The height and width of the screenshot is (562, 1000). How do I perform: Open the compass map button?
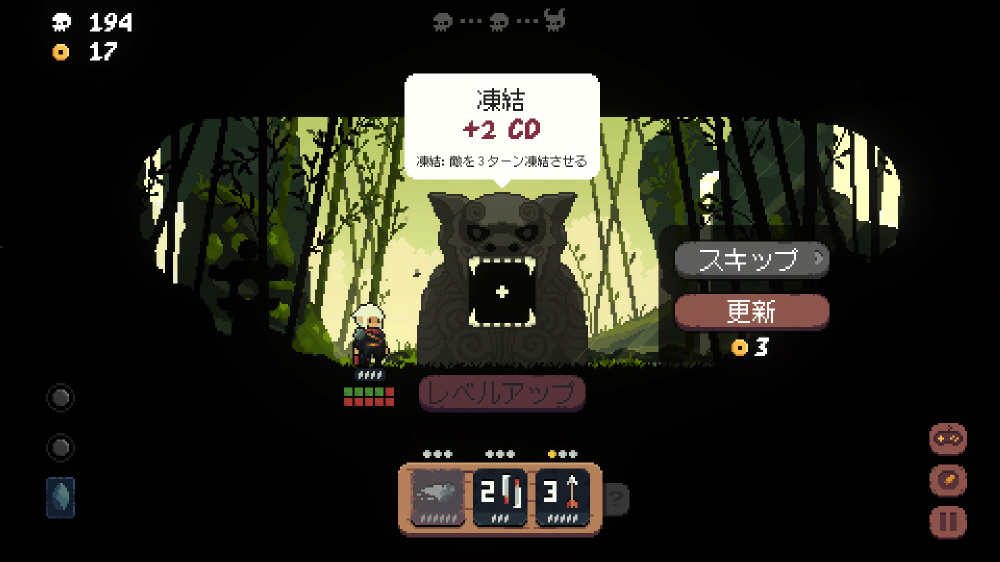coord(947,480)
